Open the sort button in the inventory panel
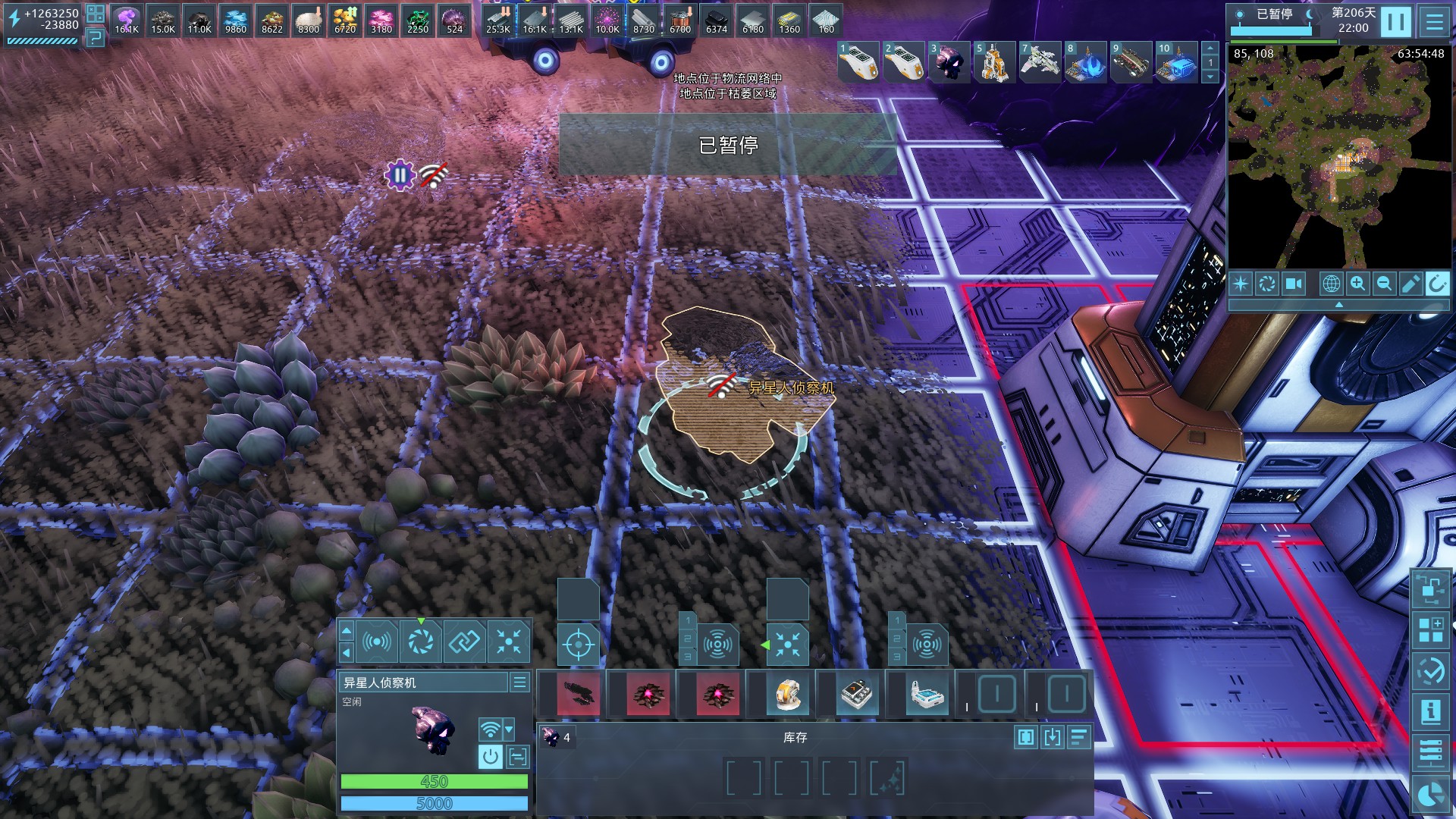This screenshot has width=1456, height=819. (1079, 736)
